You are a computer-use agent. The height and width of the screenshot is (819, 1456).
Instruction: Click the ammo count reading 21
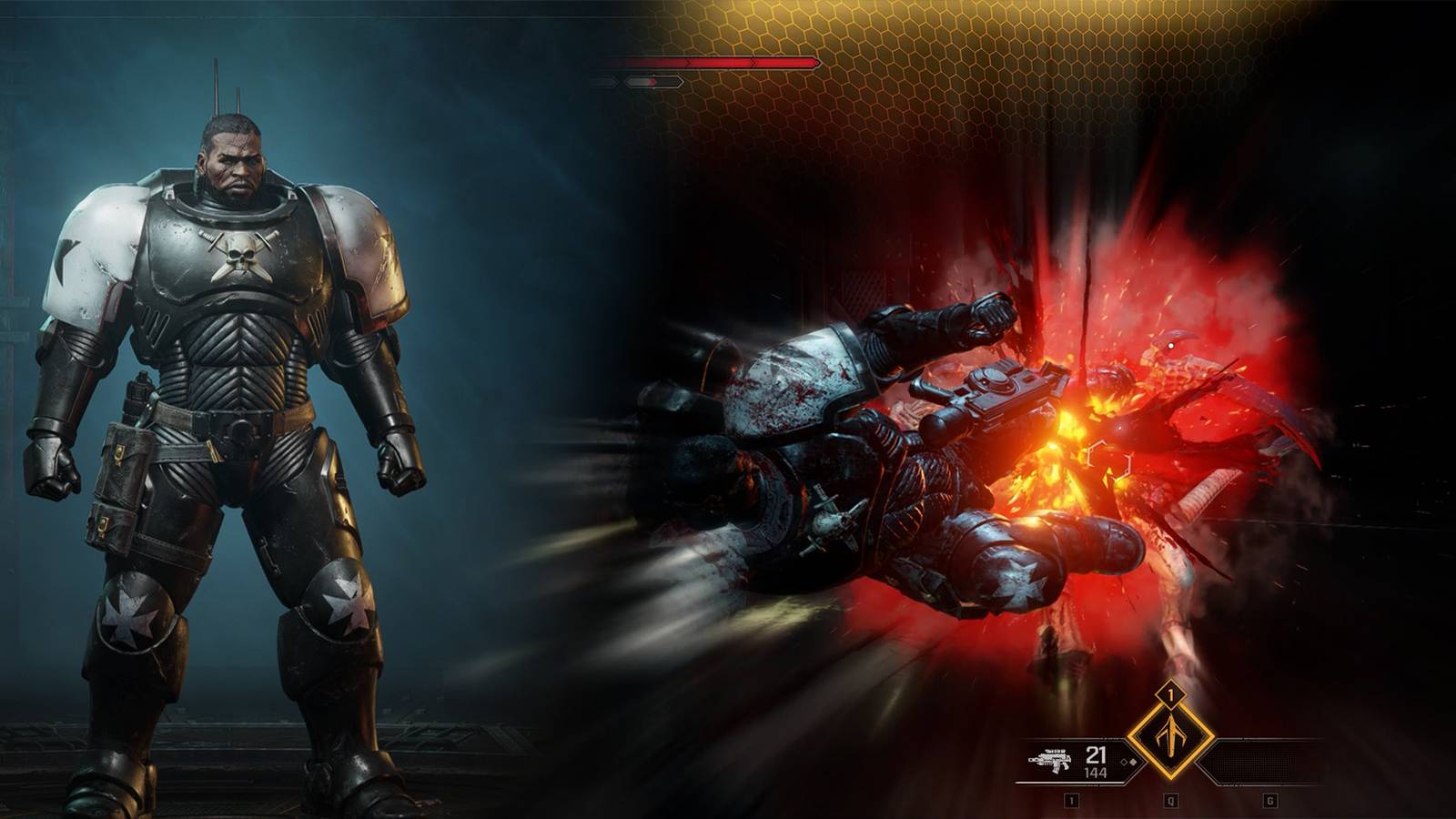[1097, 754]
